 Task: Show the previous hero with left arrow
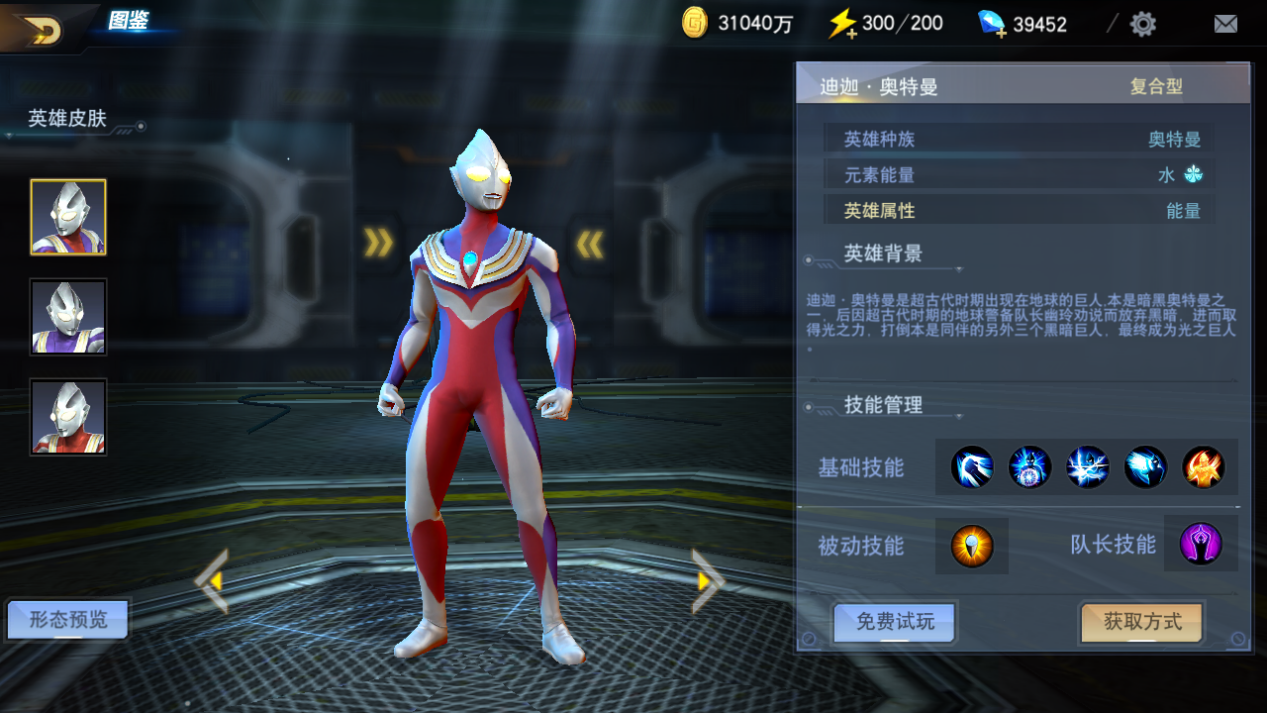coord(212,580)
